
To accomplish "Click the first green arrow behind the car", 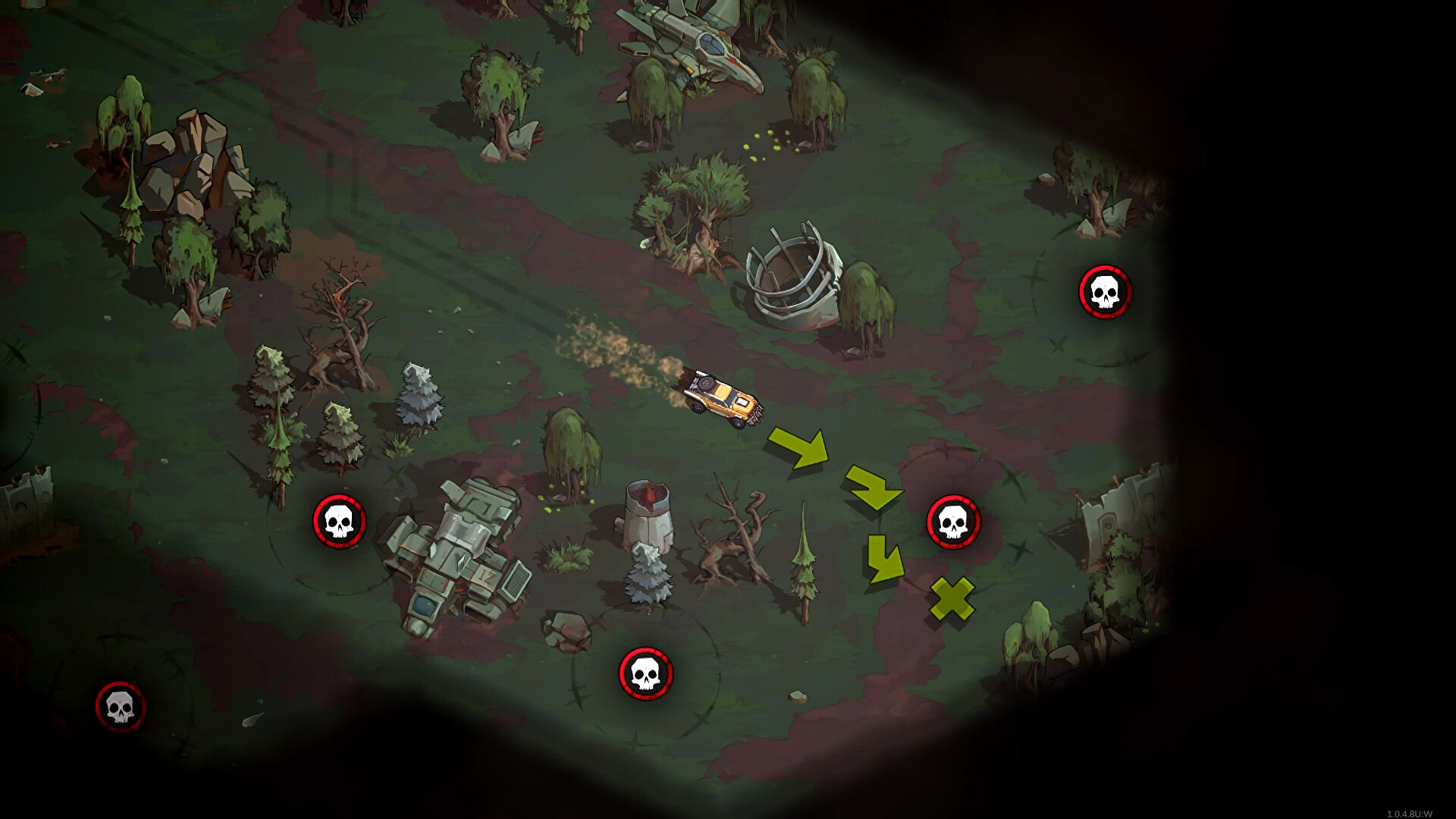I will click(799, 447).
